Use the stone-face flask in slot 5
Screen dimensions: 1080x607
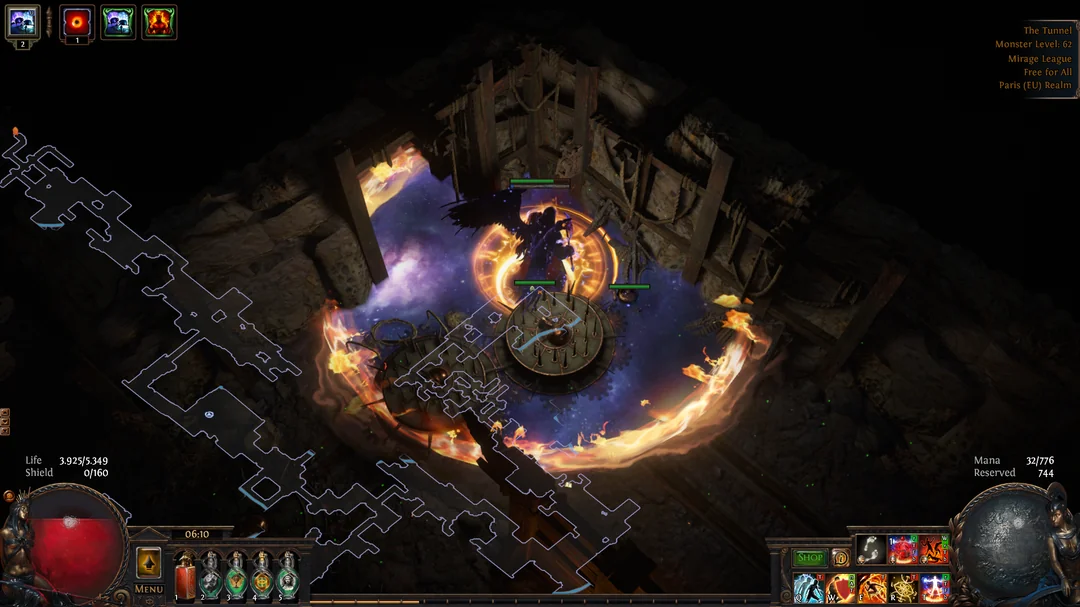point(288,577)
